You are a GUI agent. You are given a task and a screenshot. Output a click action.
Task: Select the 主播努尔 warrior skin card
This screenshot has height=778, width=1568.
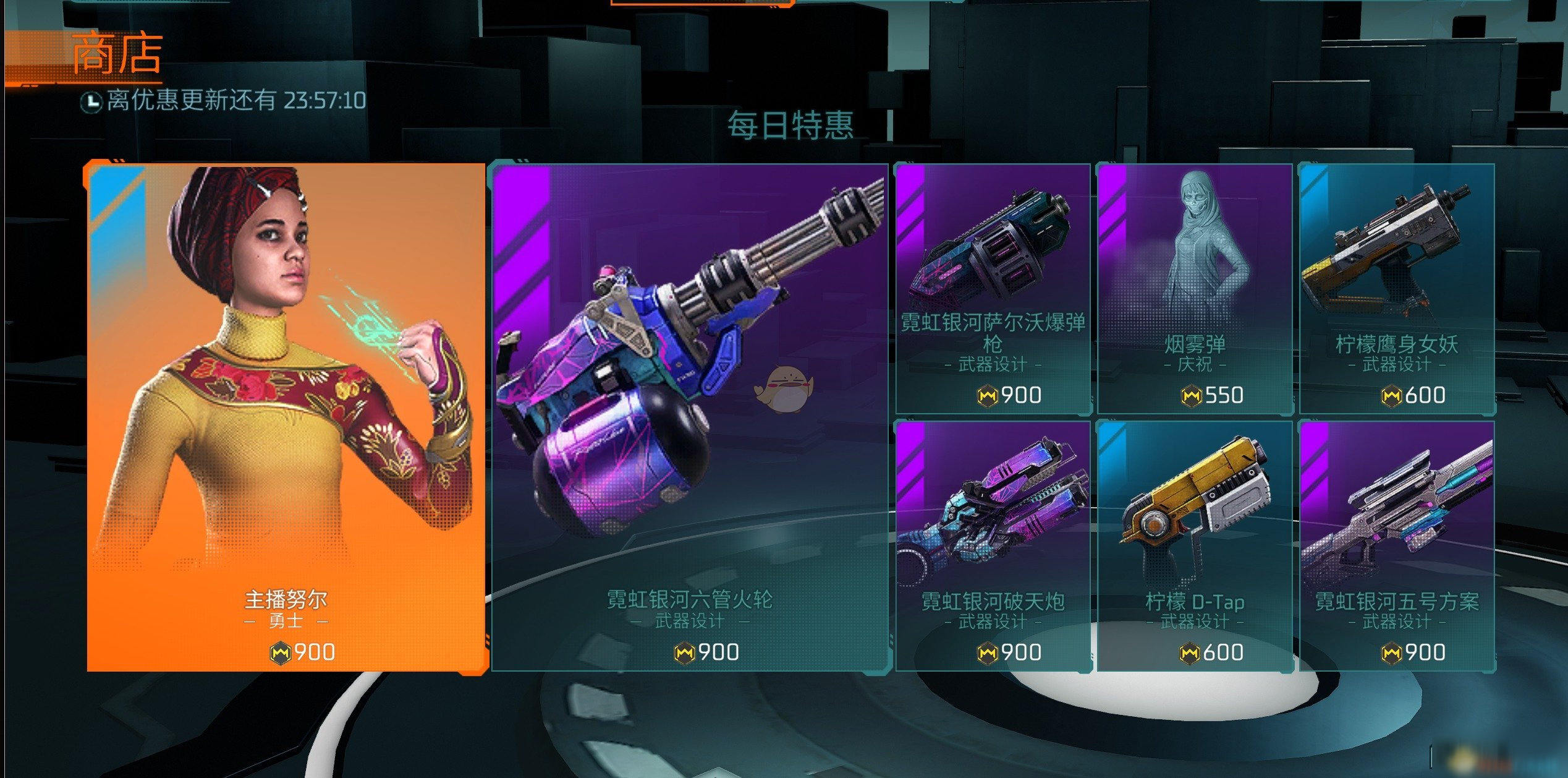pyautogui.click(x=286, y=417)
